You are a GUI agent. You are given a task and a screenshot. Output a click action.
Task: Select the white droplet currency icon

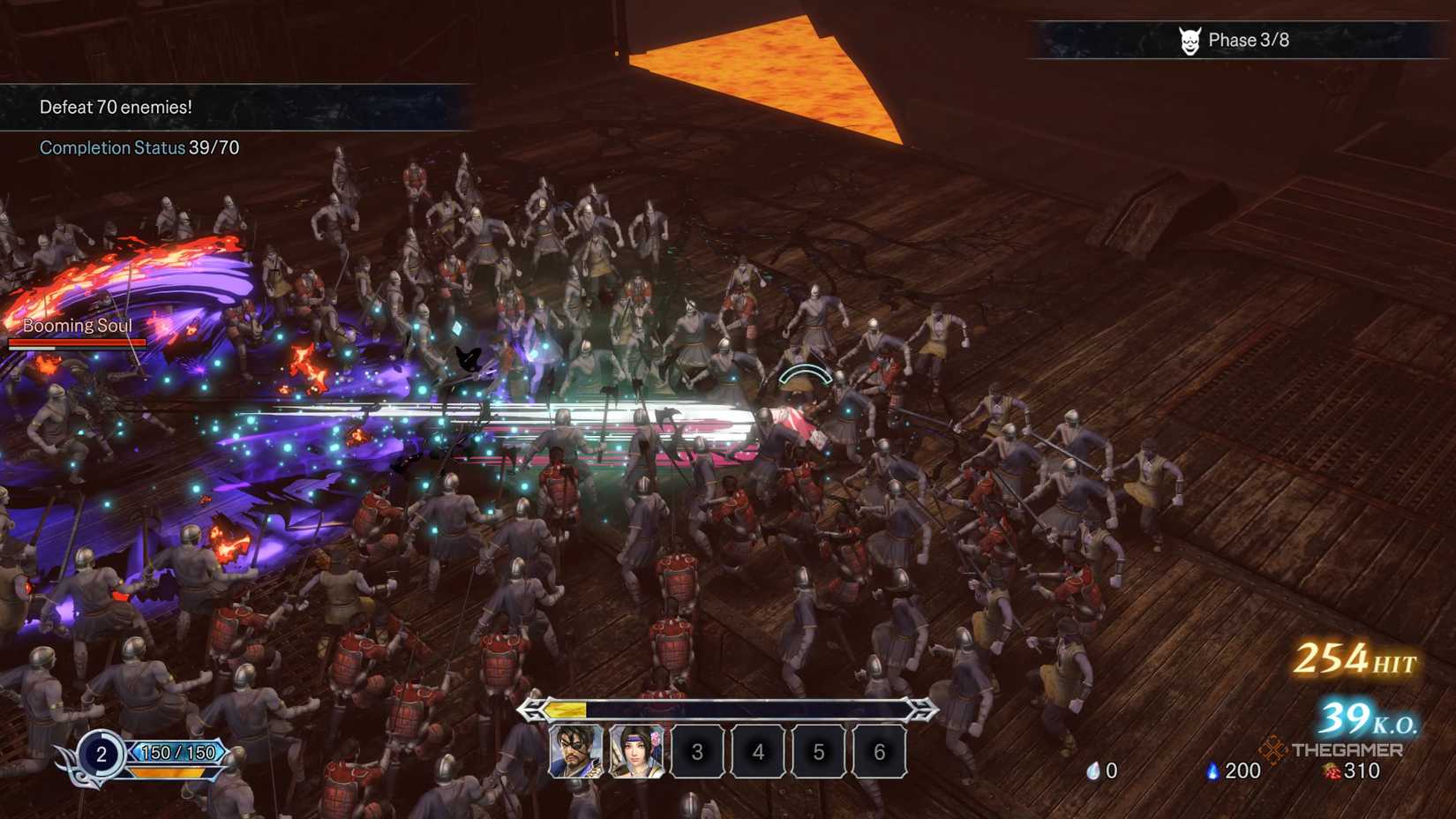[1093, 770]
